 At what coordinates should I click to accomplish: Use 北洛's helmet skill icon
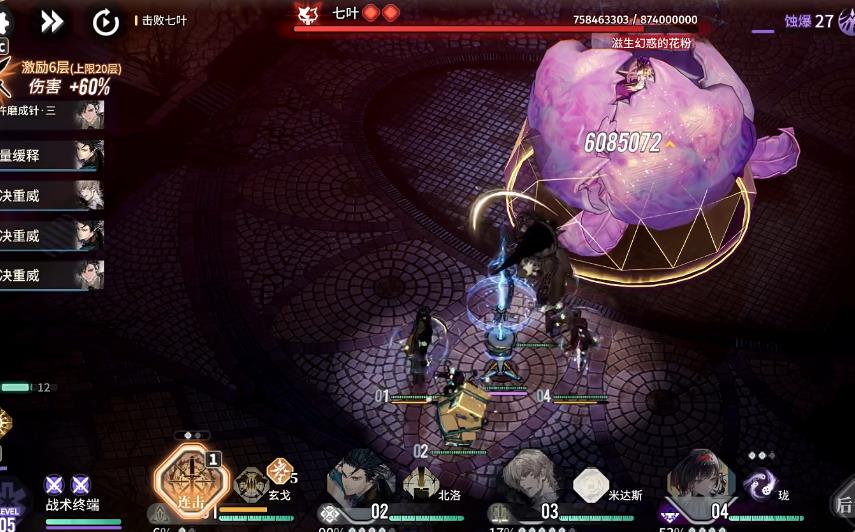coord(420,485)
